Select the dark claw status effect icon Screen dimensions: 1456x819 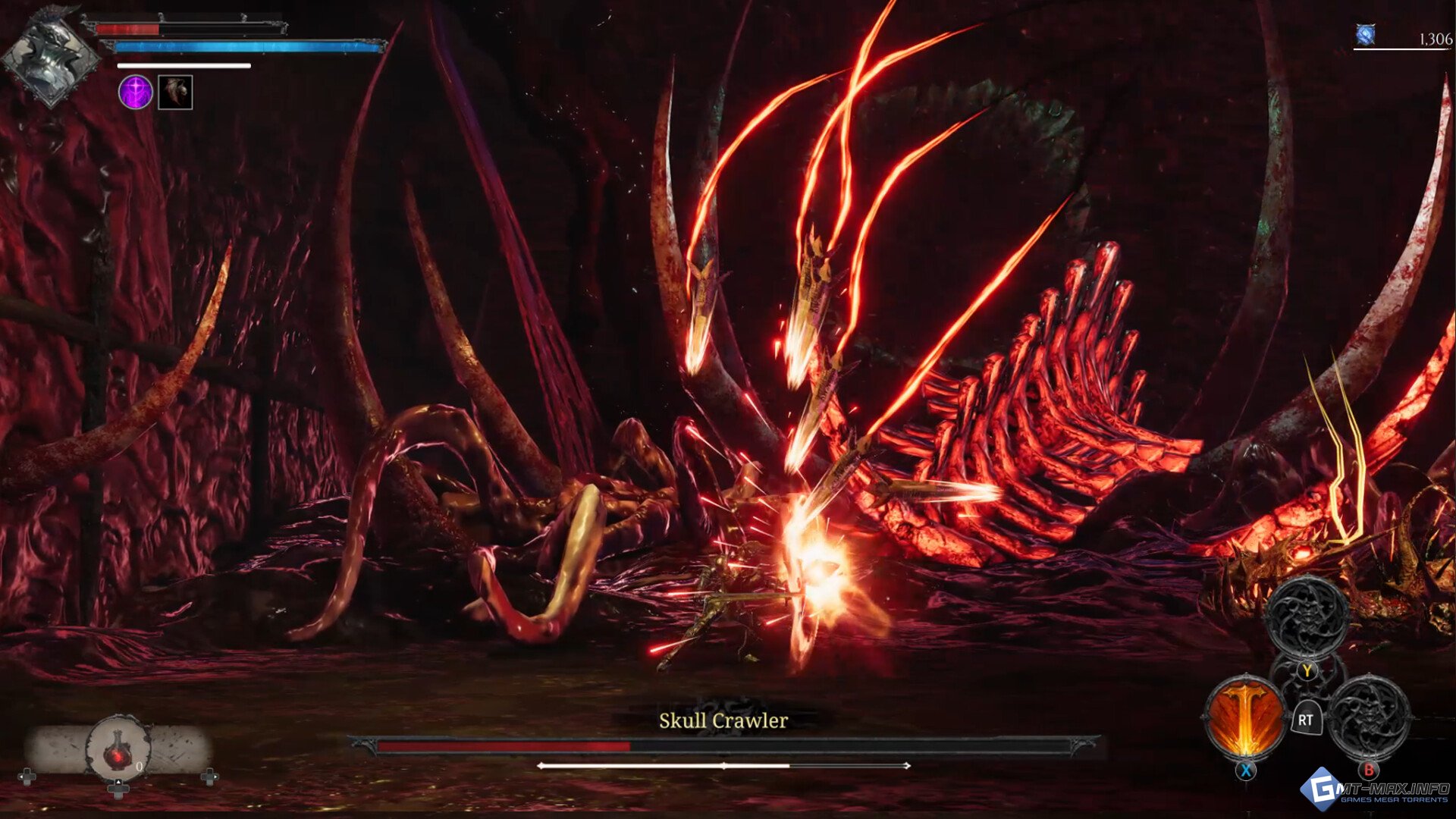click(175, 93)
